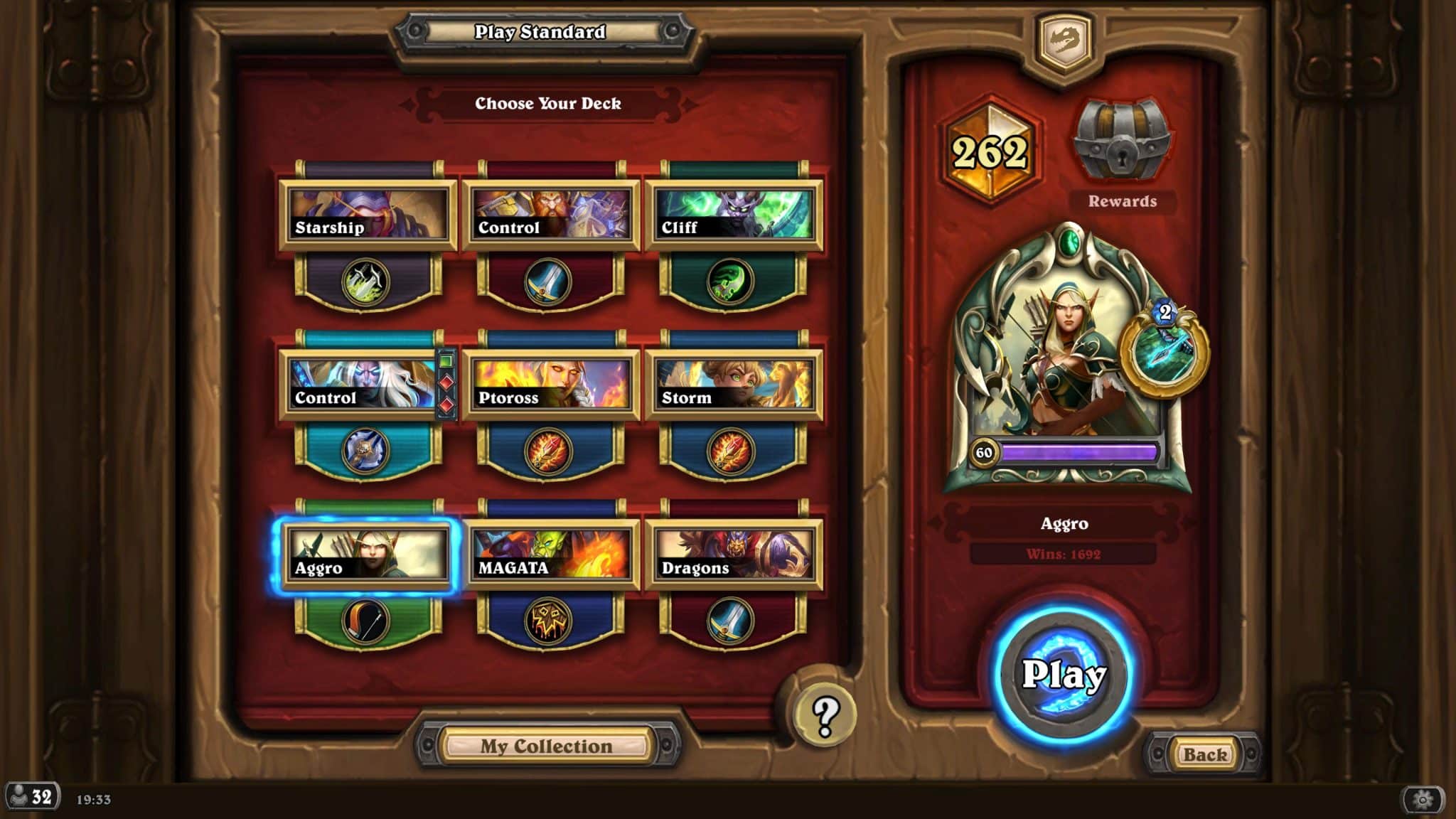The image size is (1456, 819).
Task: Click the Standard format dinosaur emblem
Action: click(1064, 41)
